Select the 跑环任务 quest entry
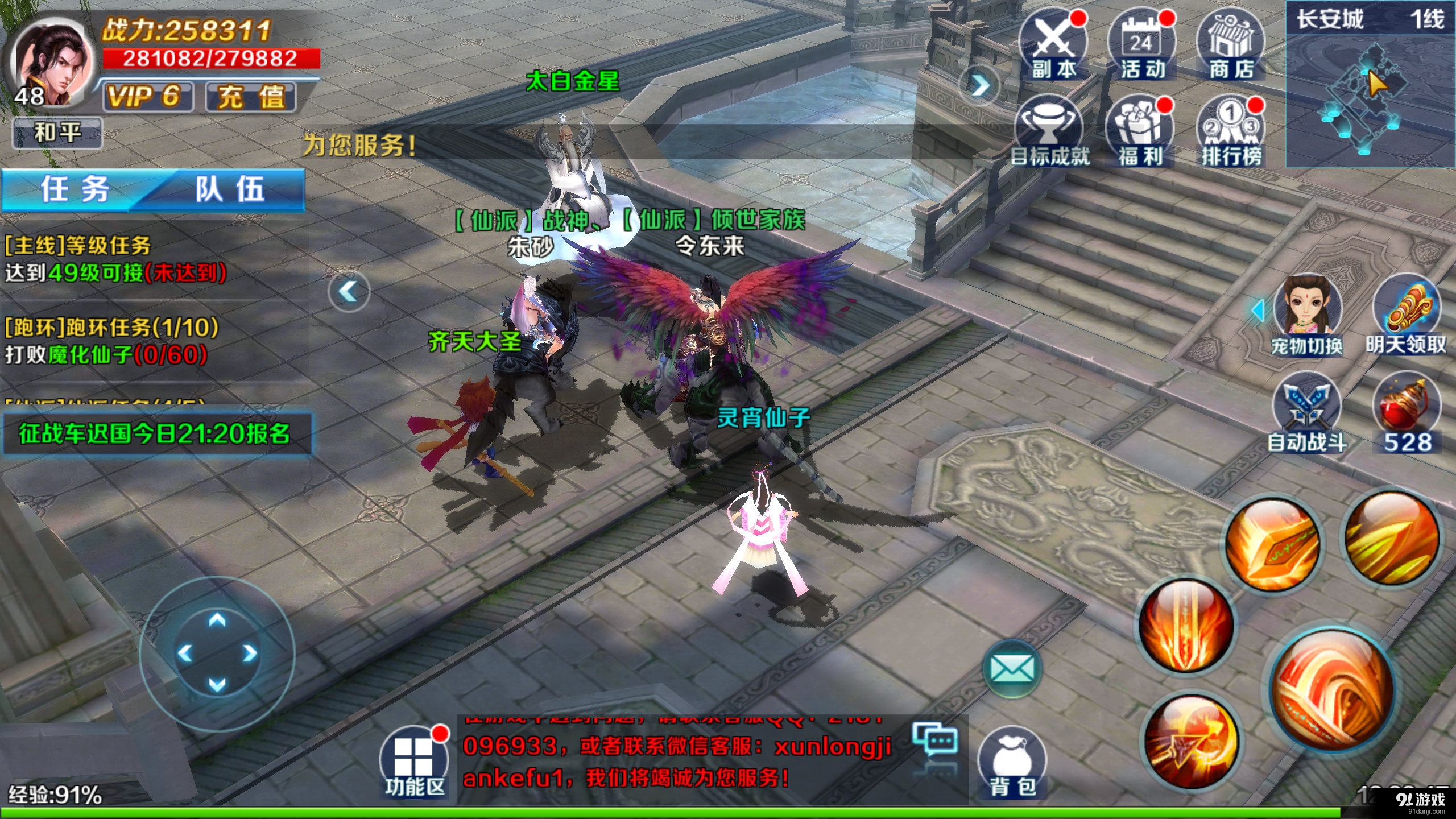This screenshot has height=819, width=1456. point(111,341)
